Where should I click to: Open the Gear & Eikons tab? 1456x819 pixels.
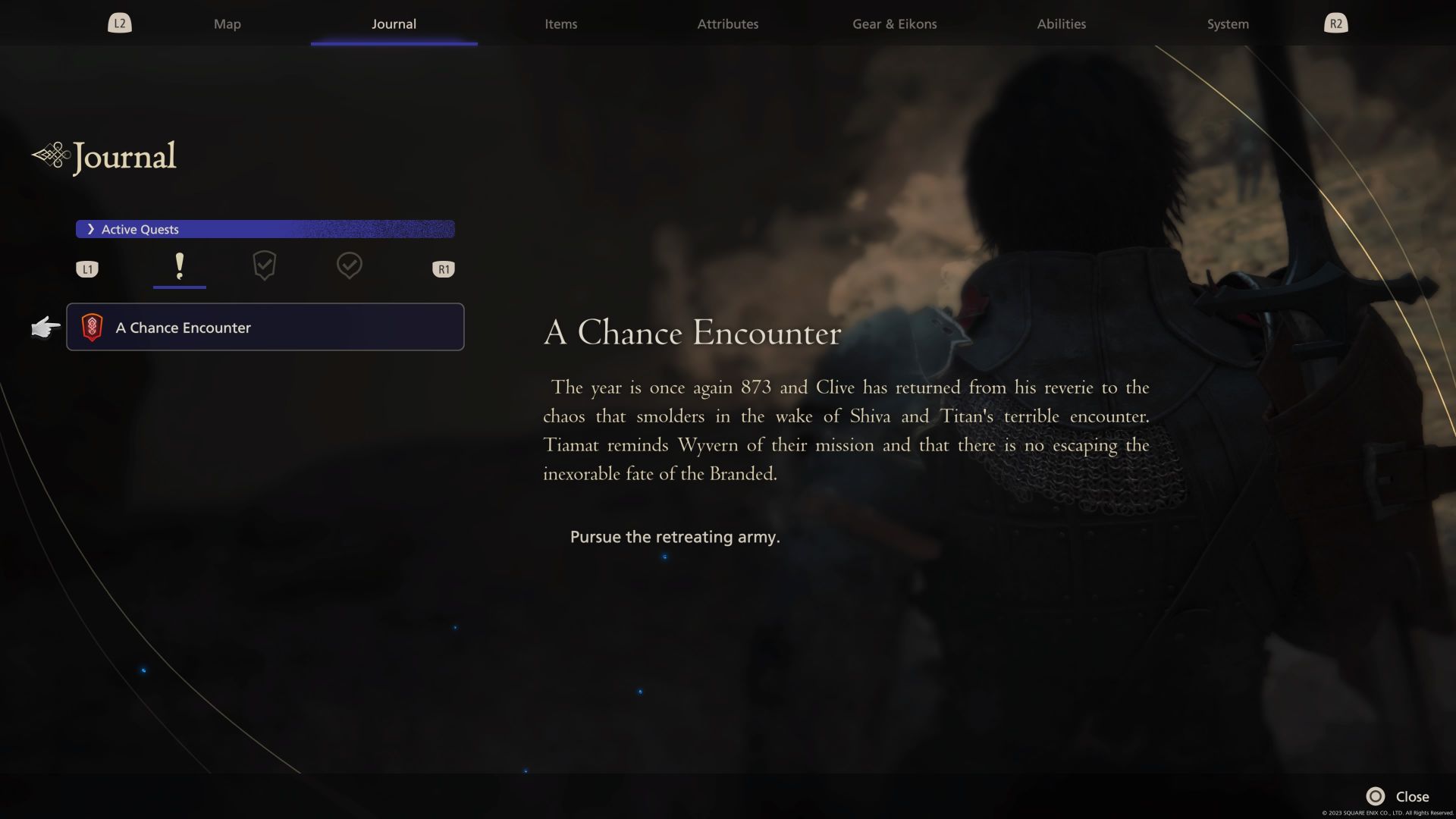coord(894,24)
